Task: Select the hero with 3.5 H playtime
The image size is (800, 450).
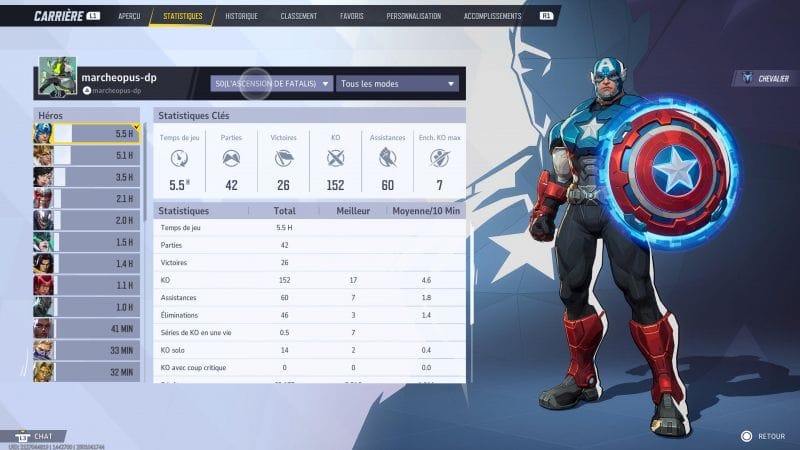Action: [x=86, y=177]
